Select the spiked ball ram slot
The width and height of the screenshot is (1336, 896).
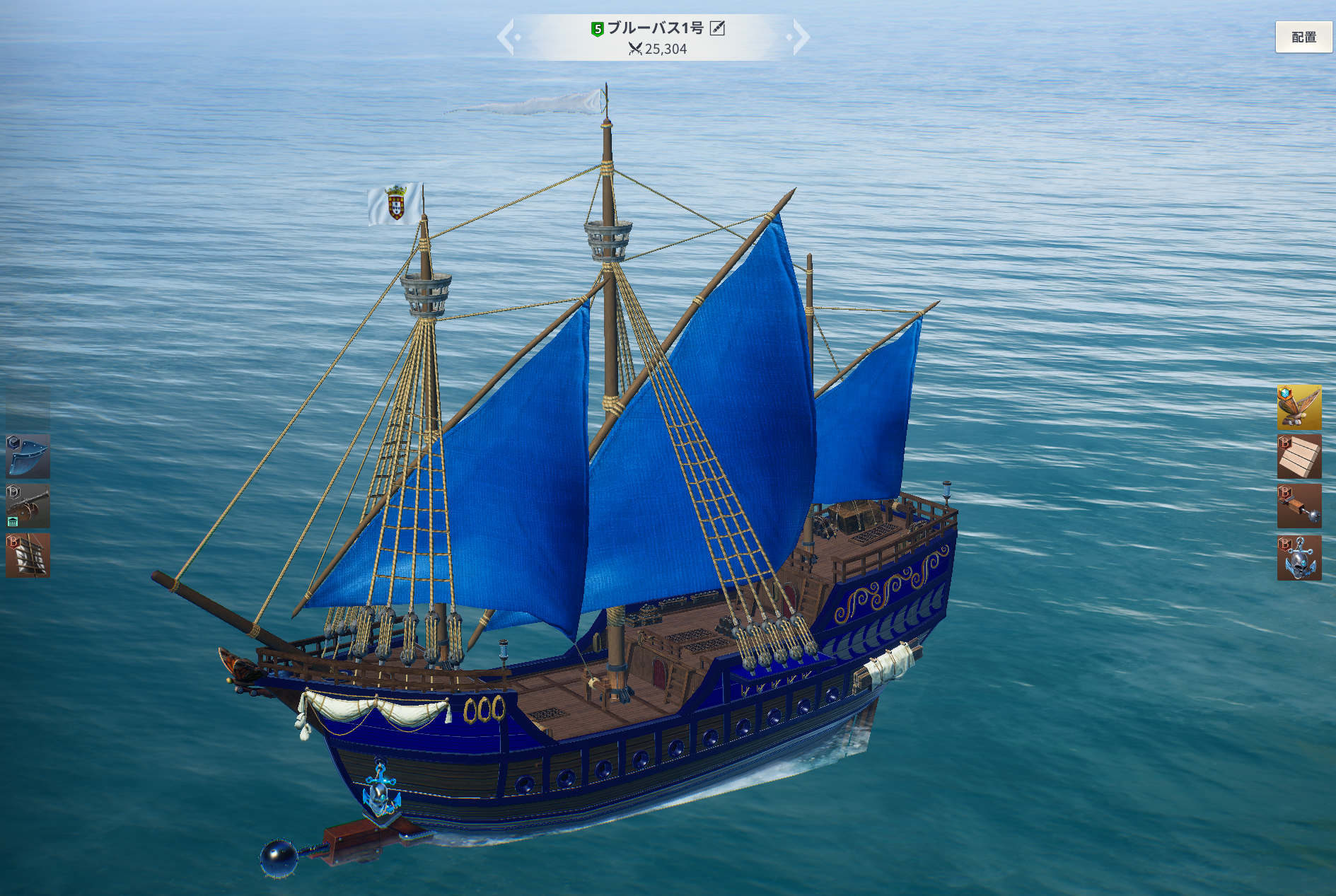tap(1299, 506)
